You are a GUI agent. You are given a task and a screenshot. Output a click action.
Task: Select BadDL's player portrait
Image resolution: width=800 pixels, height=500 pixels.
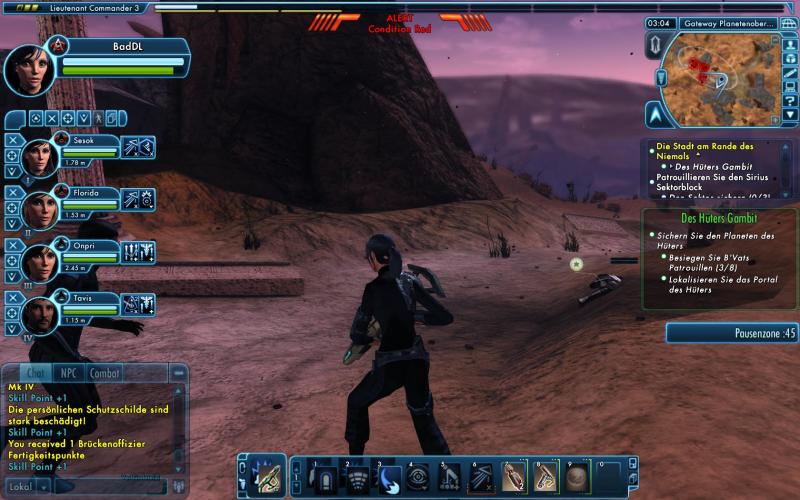31,68
